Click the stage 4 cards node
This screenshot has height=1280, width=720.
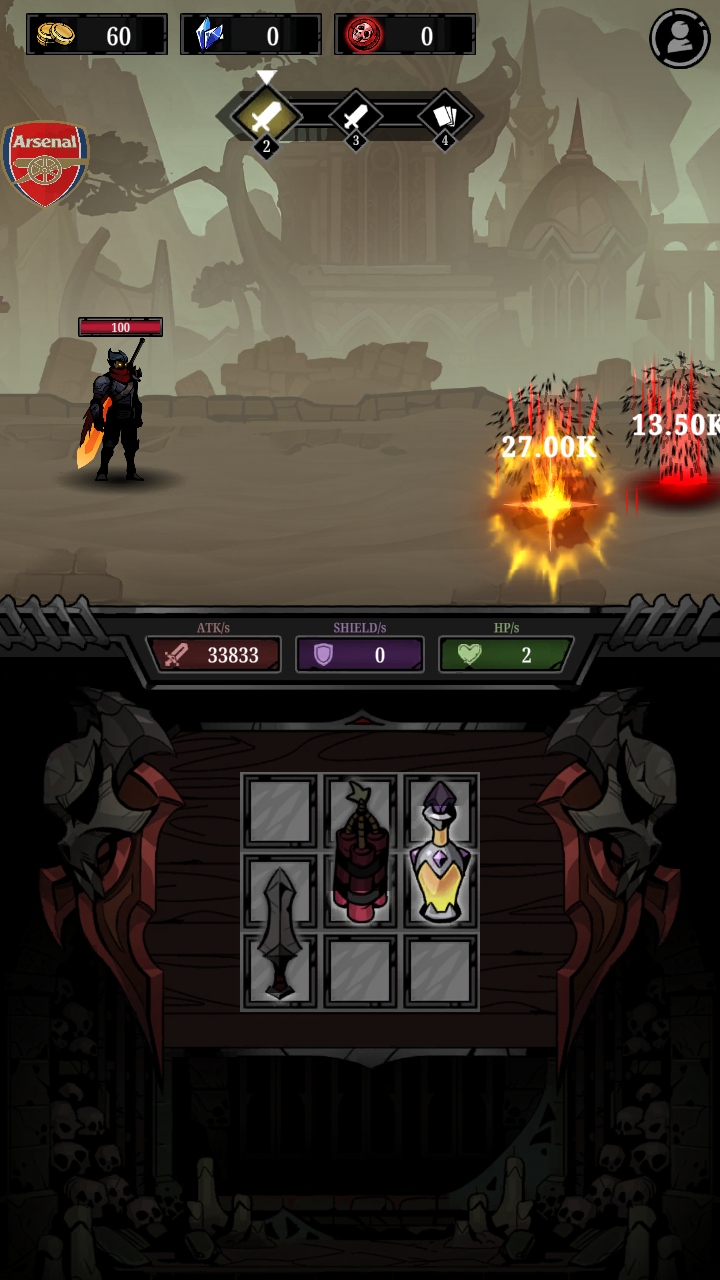(445, 118)
